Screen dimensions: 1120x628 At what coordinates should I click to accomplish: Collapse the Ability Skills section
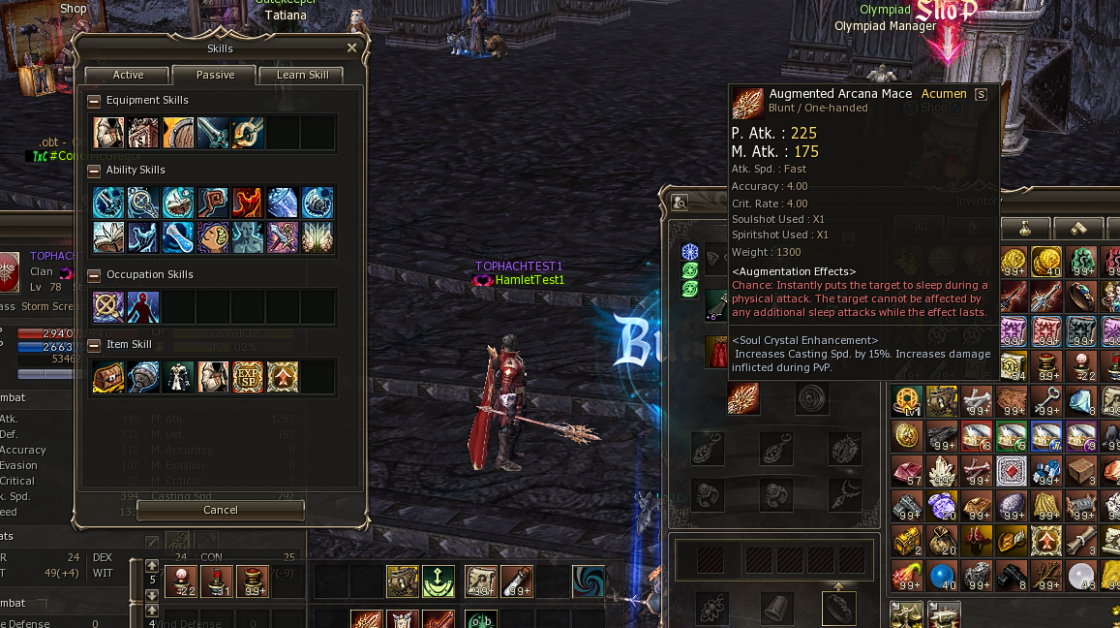94,171
